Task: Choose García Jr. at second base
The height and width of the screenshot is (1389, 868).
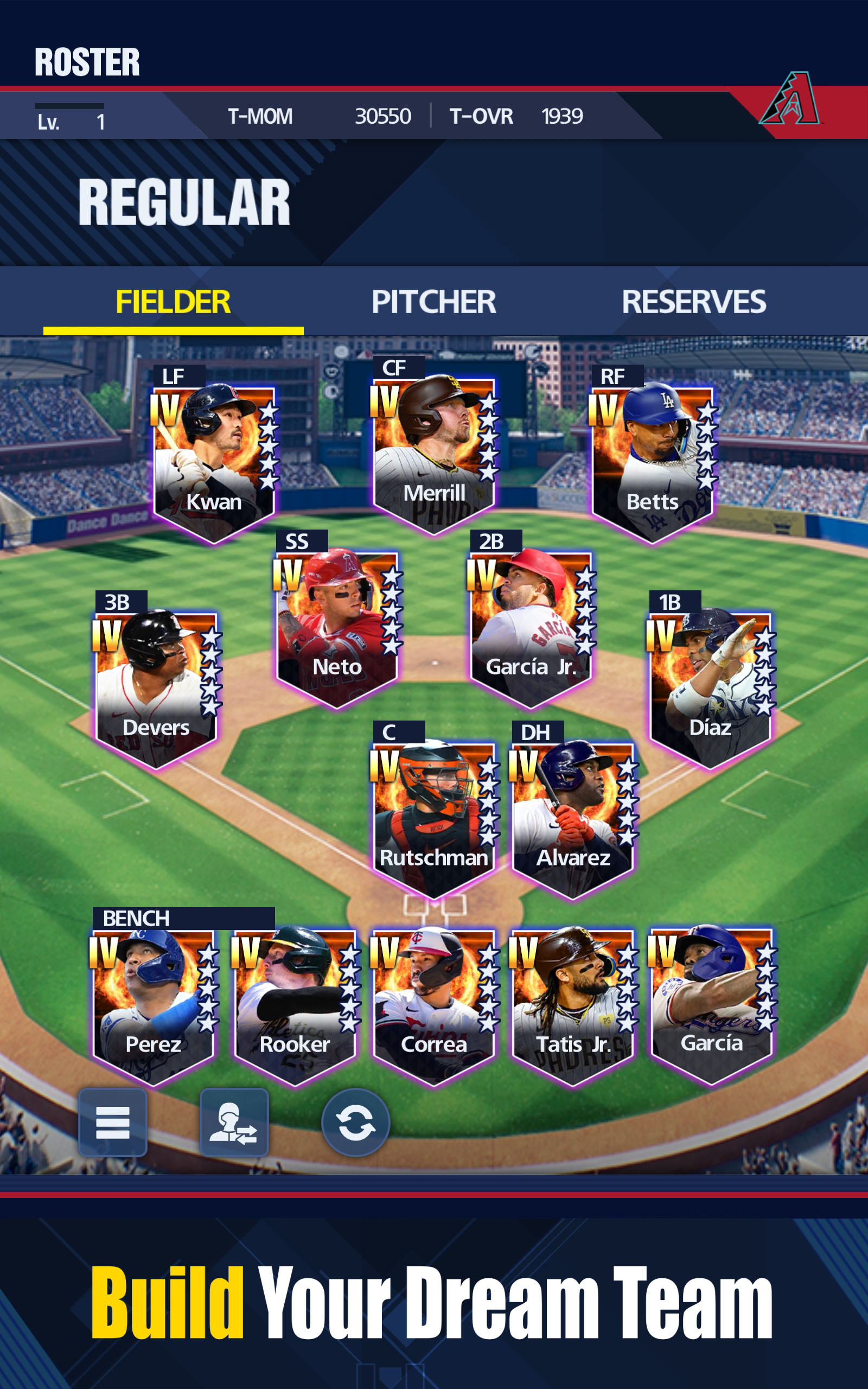Action: [531, 626]
